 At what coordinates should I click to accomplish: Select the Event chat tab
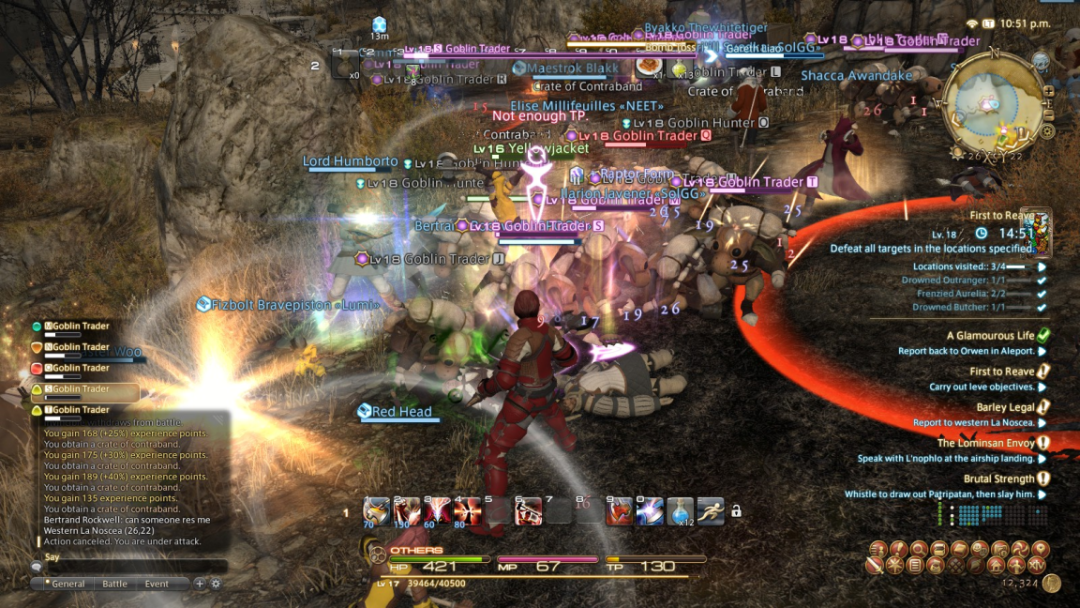click(x=157, y=584)
